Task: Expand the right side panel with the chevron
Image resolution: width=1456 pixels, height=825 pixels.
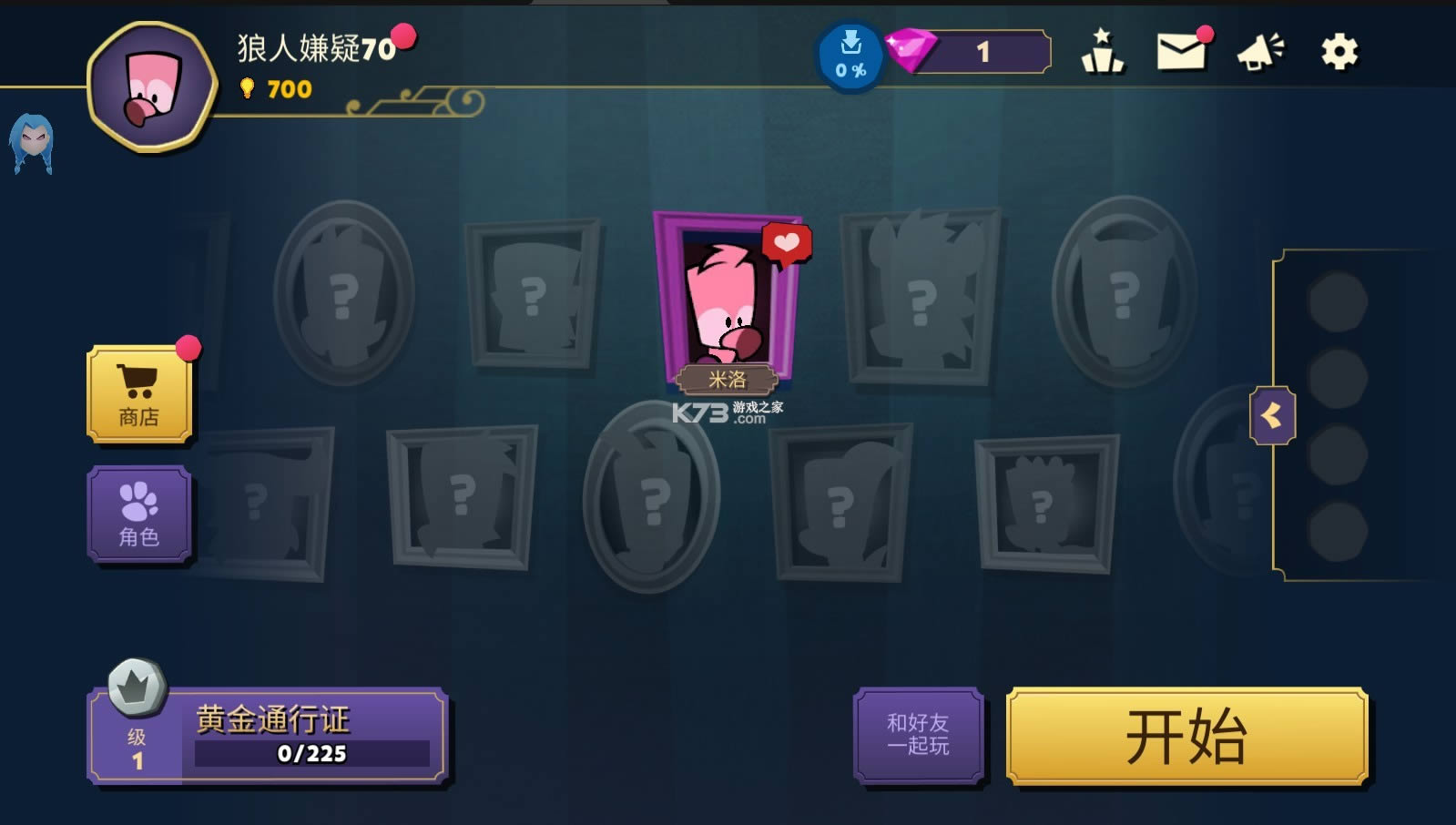Action: (x=1272, y=412)
